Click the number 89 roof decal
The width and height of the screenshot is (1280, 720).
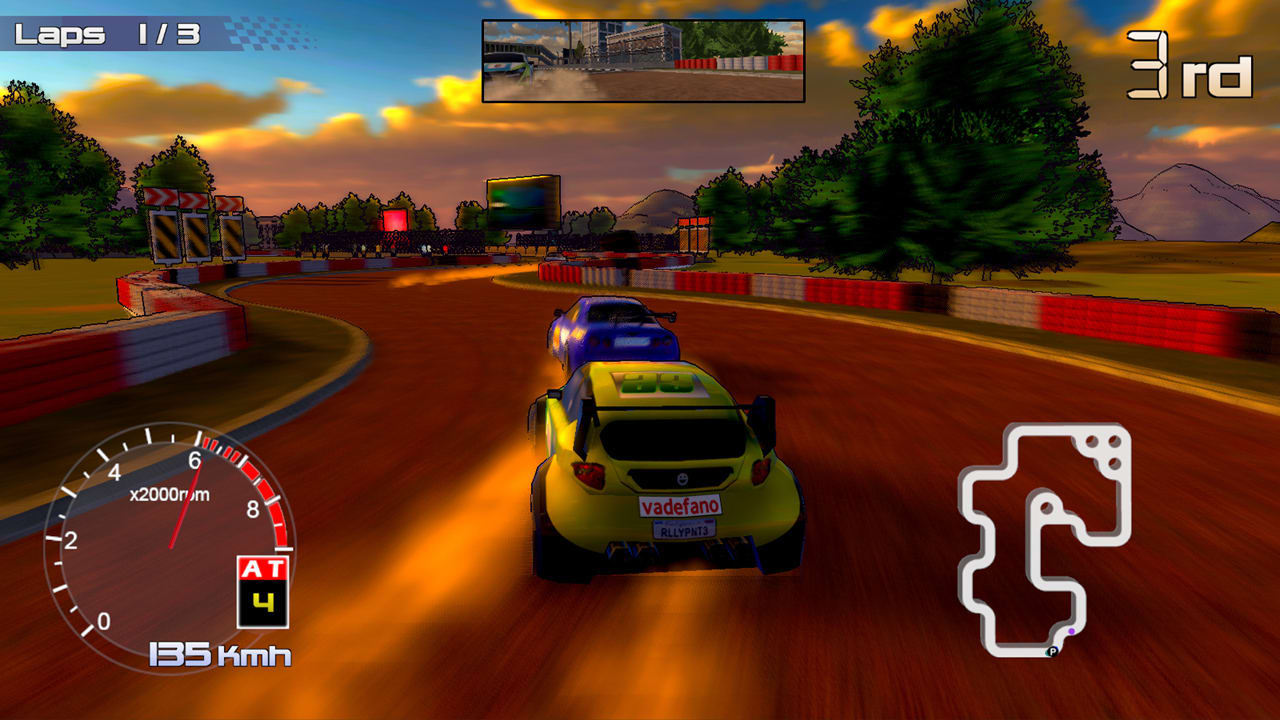tap(660, 382)
